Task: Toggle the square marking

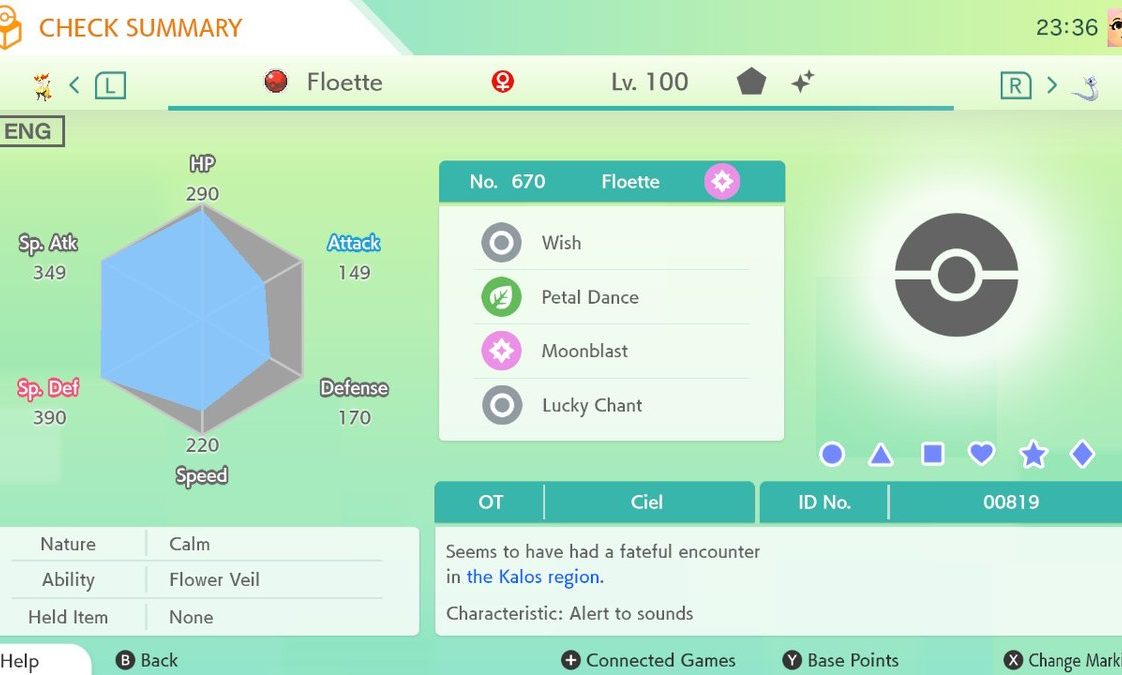Action: tap(932, 455)
